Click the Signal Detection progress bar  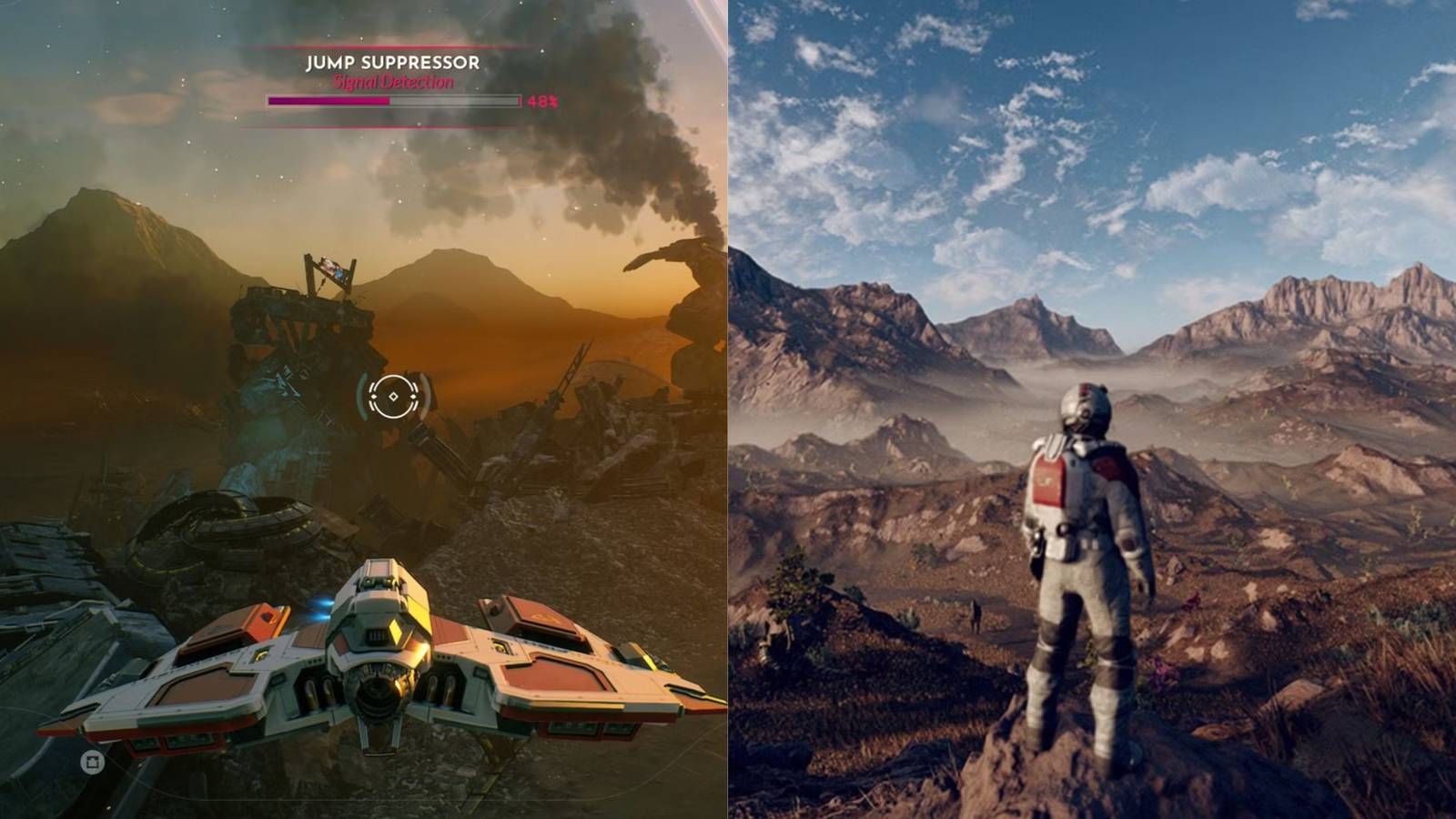[391, 100]
